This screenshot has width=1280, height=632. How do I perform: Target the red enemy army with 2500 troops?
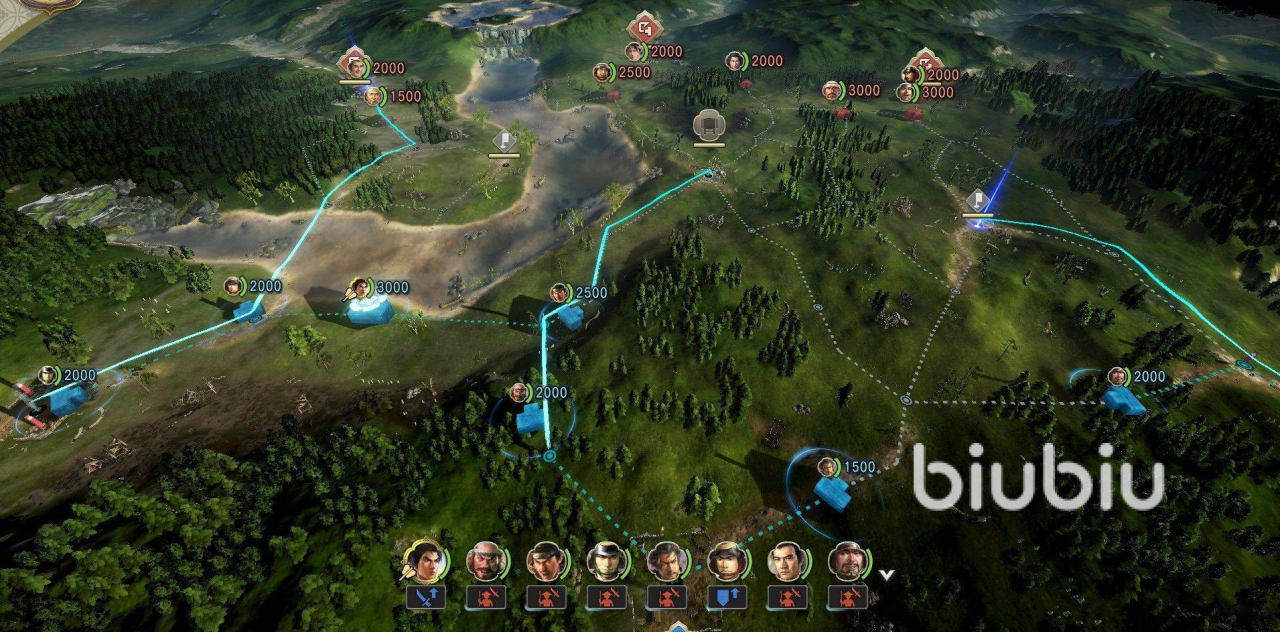pyautogui.click(x=603, y=73)
